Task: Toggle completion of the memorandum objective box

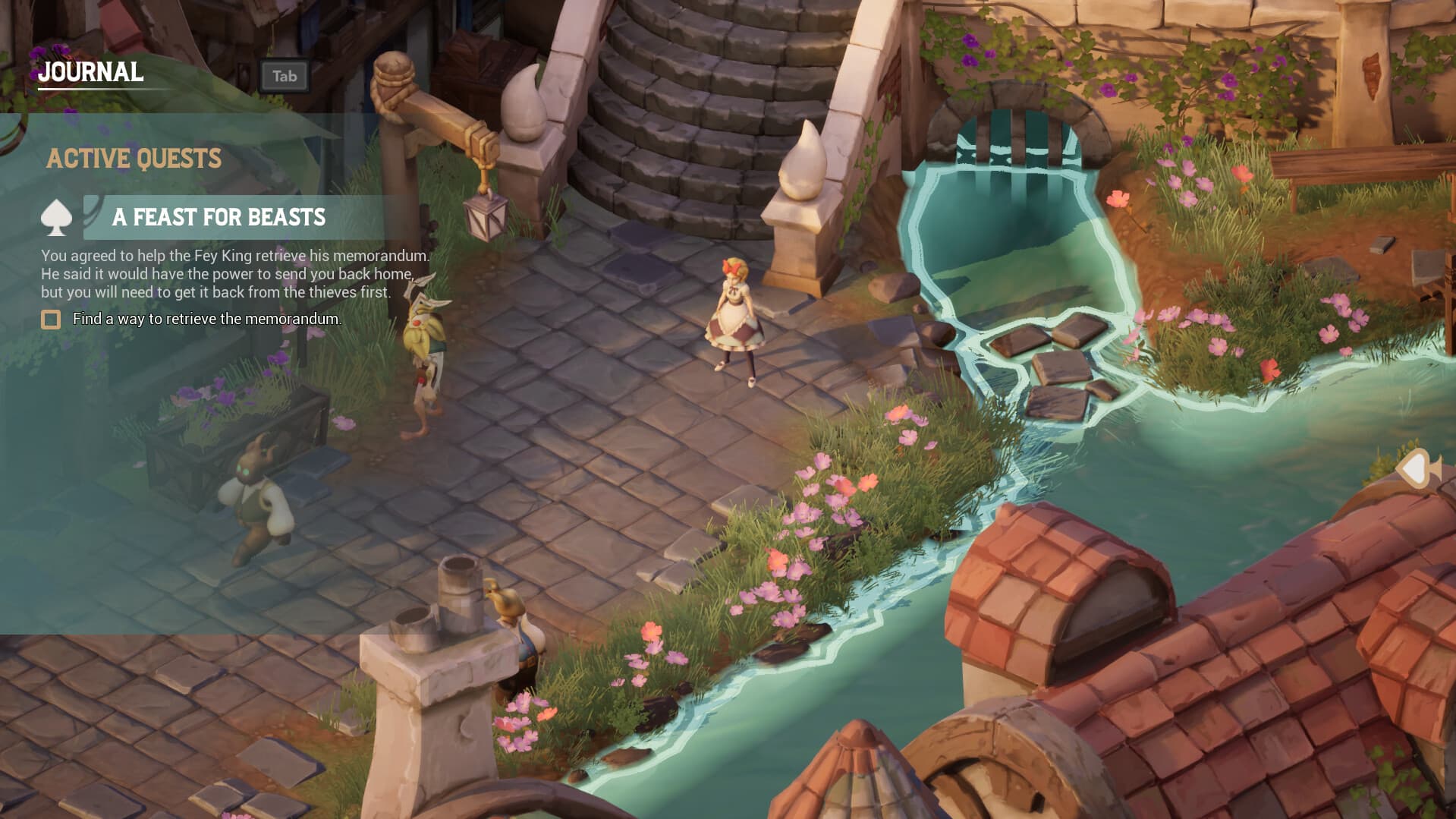Action: [50, 320]
